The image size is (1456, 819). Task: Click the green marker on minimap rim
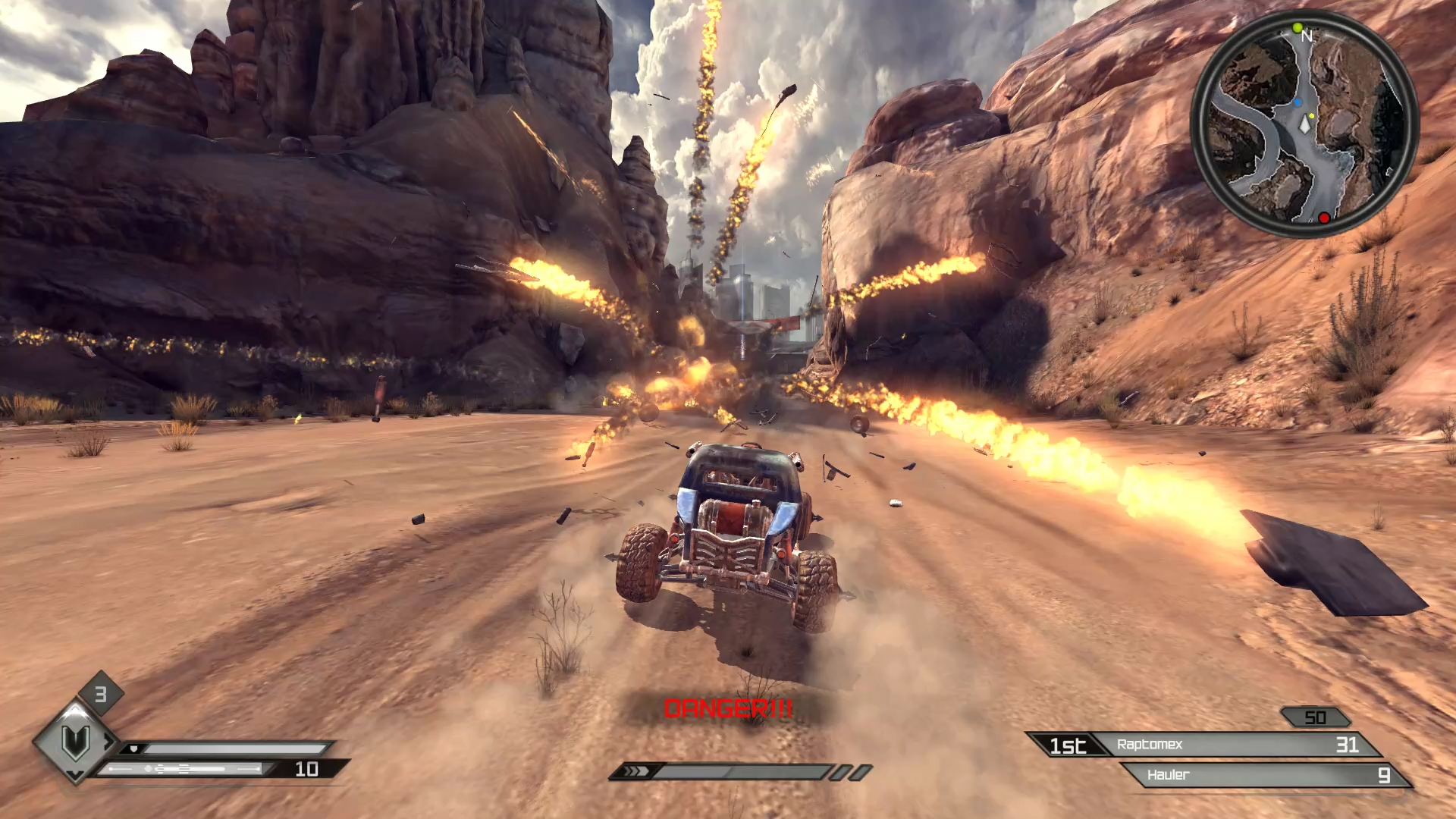[1297, 28]
